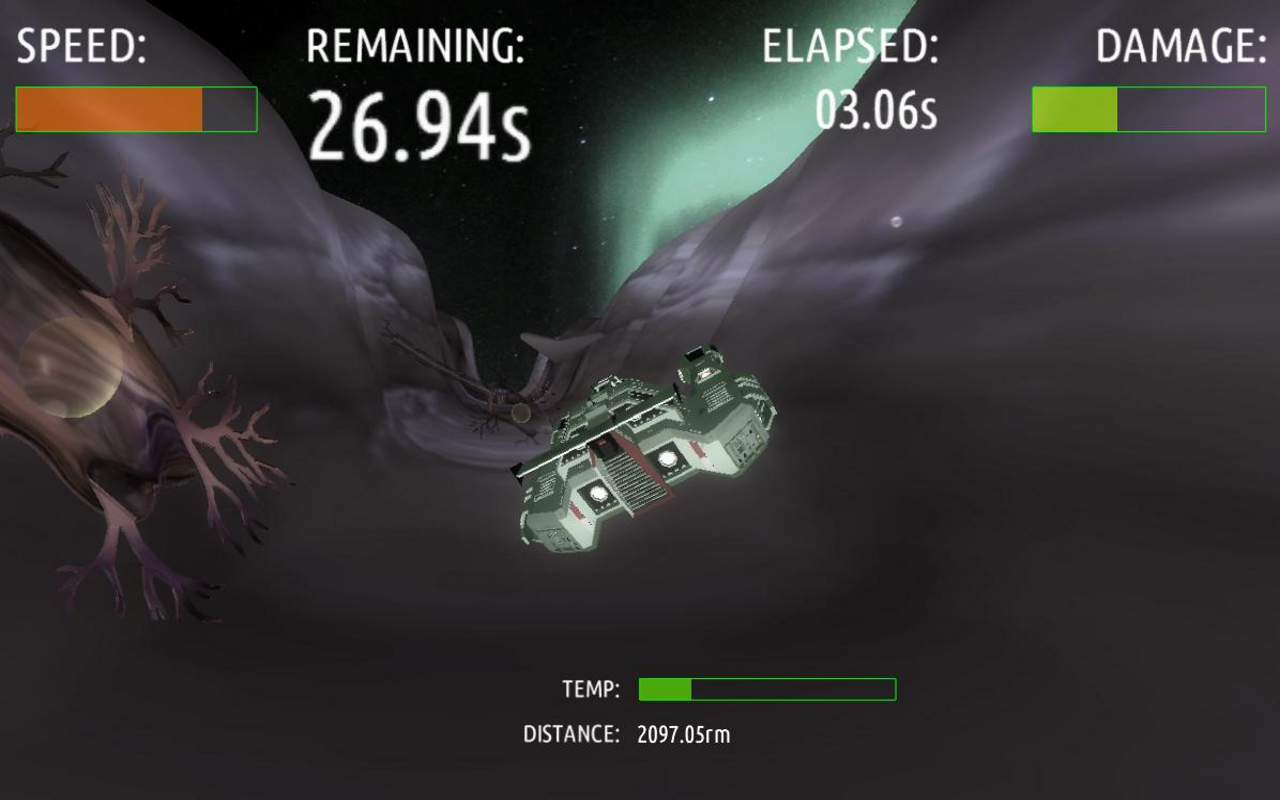Screen dimensions: 1280x800
Task: Click the SPEED progress bar
Action: coord(135,110)
